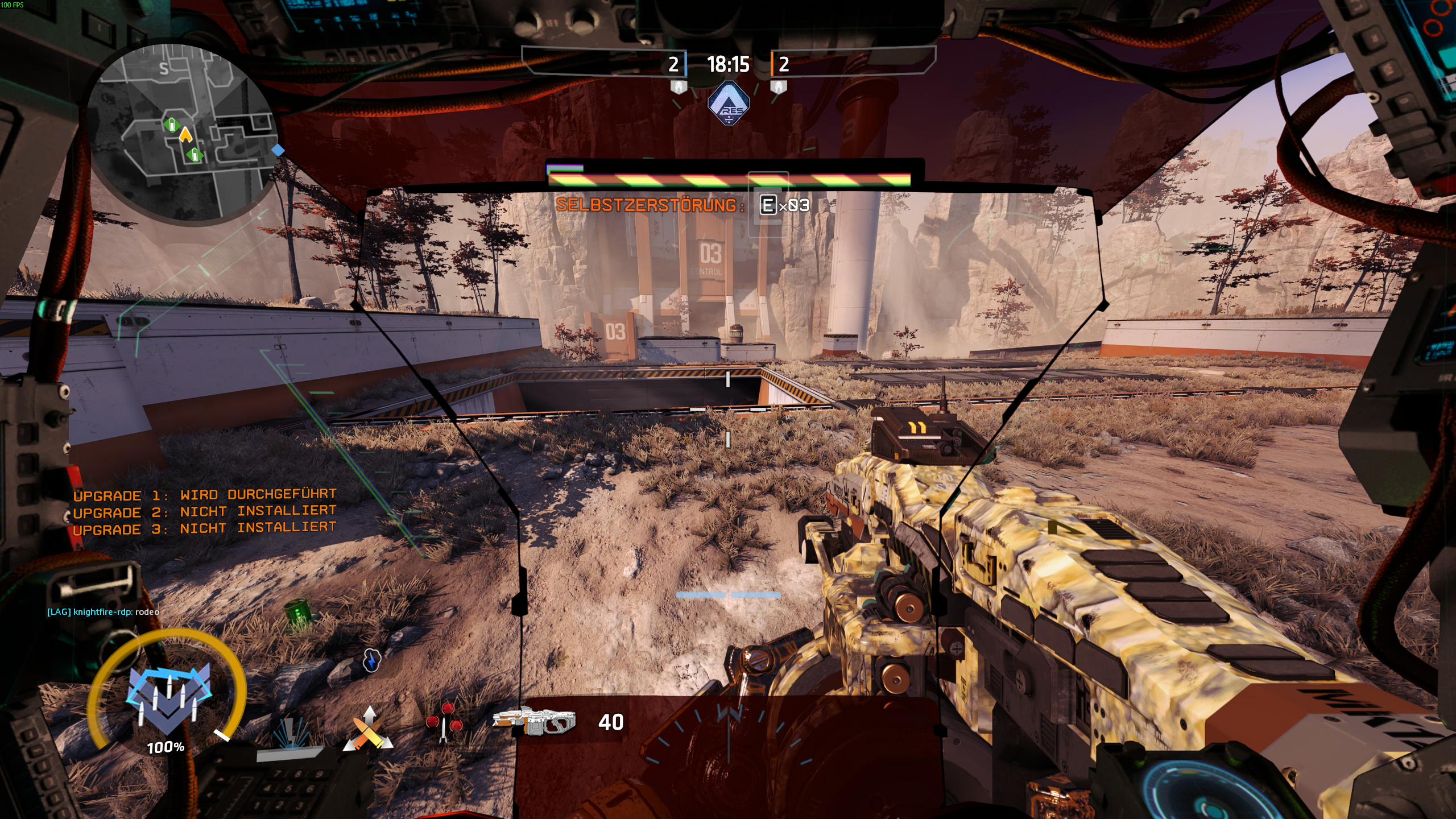Click the blue lightning bolt boost icon

point(371,660)
